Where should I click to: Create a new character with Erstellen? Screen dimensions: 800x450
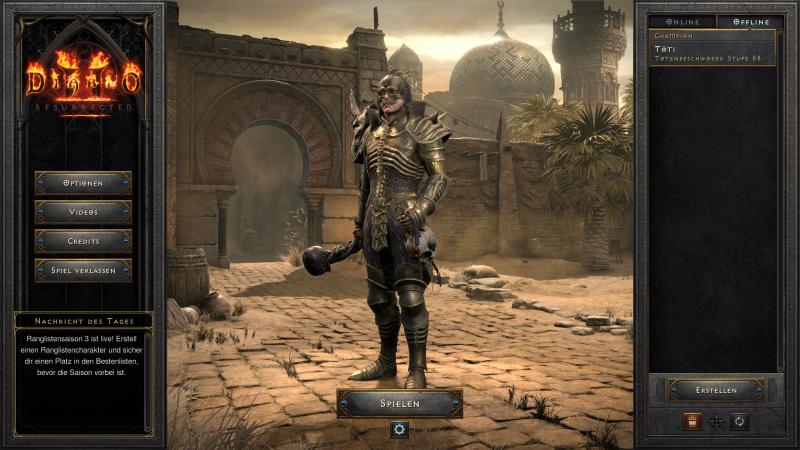[x=716, y=390]
